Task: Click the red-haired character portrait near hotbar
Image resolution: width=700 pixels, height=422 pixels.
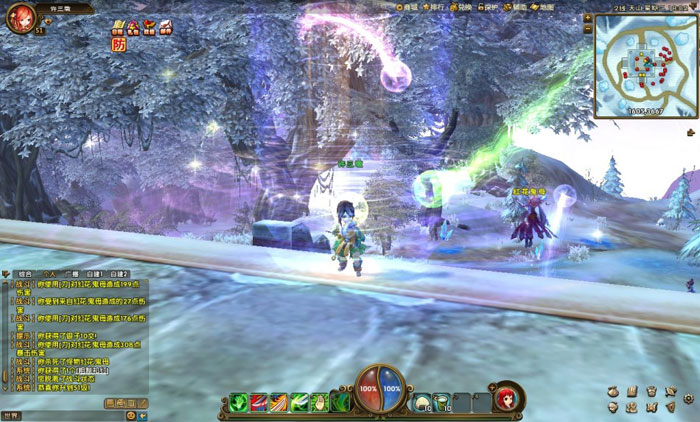Action: click(x=507, y=397)
